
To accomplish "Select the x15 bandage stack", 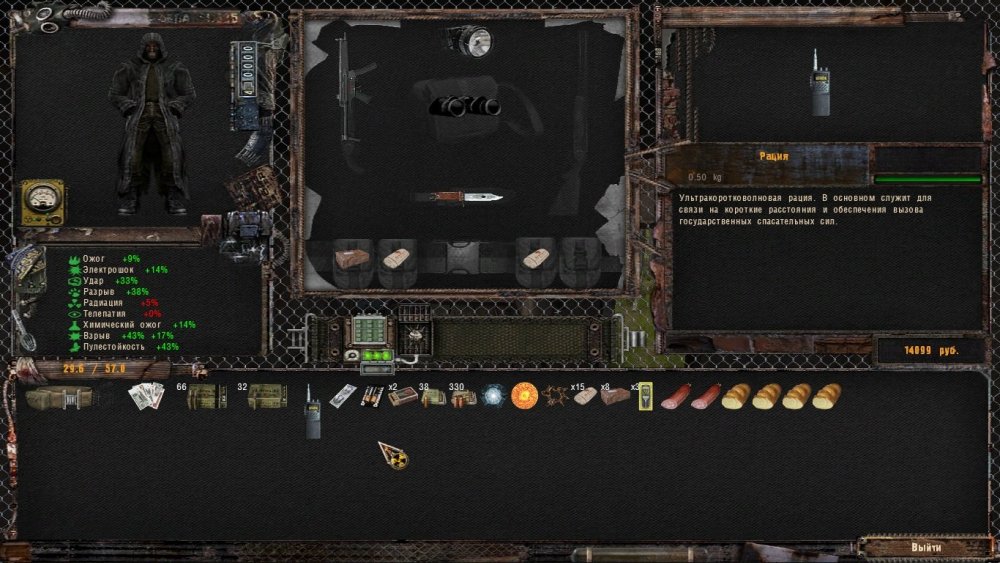I will pyautogui.click(x=585, y=396).
